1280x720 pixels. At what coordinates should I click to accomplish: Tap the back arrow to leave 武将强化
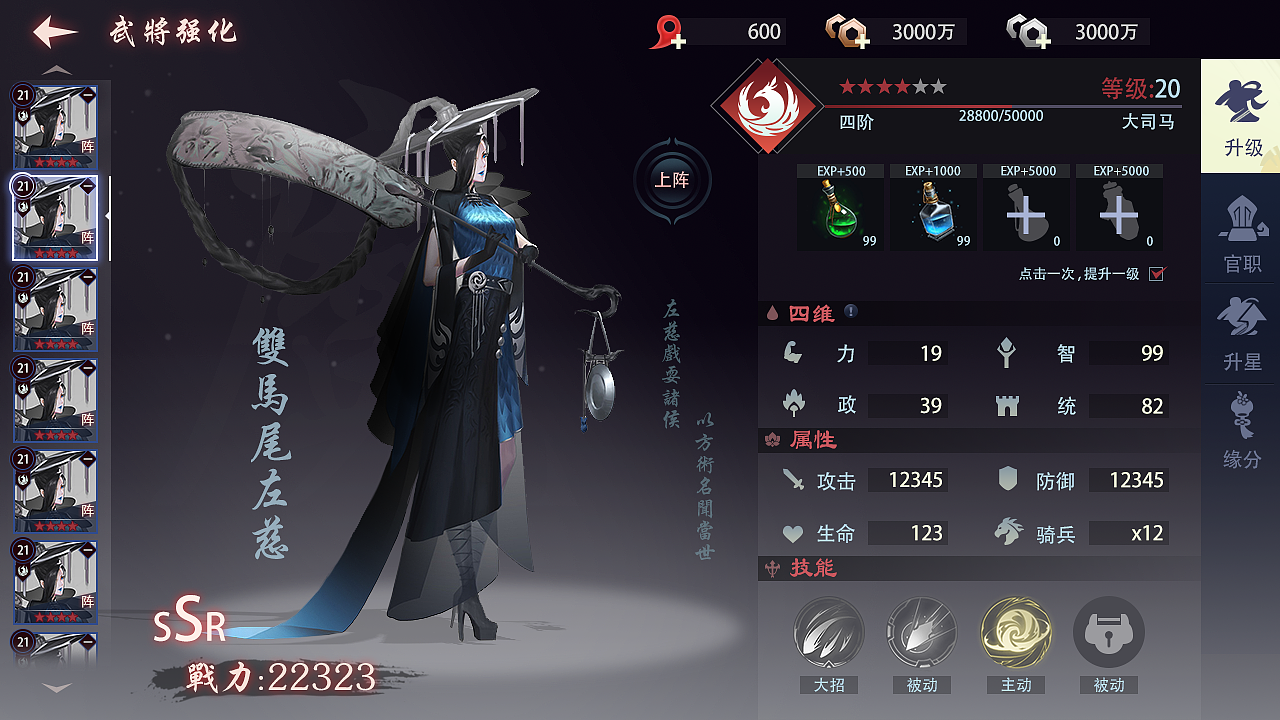(51, 30)
